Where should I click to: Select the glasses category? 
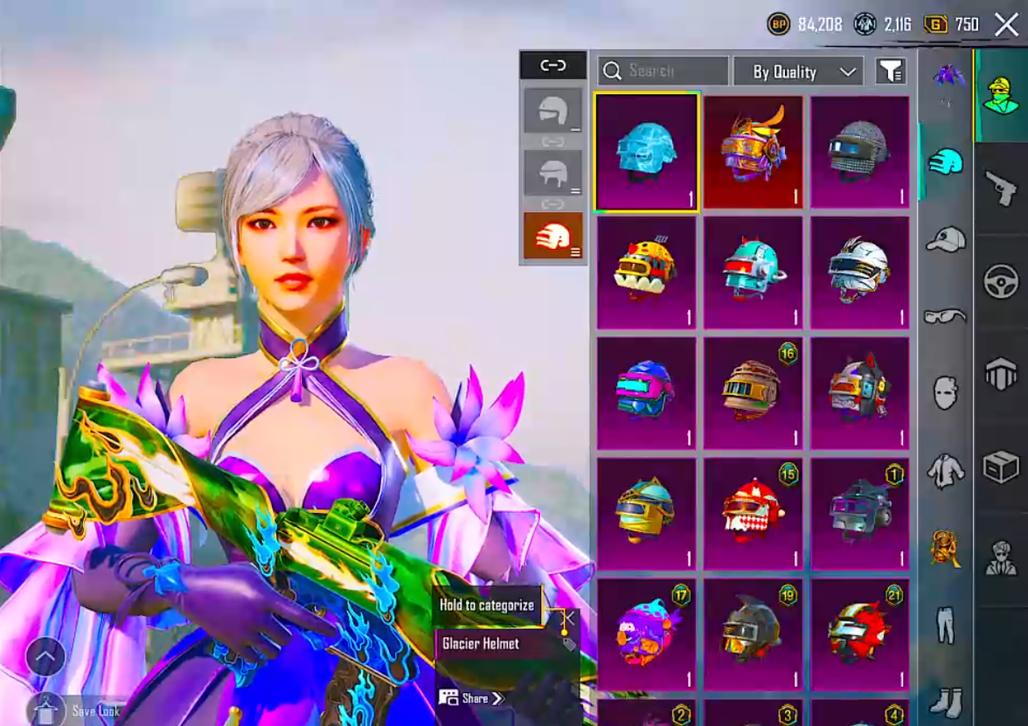(945, 316)
